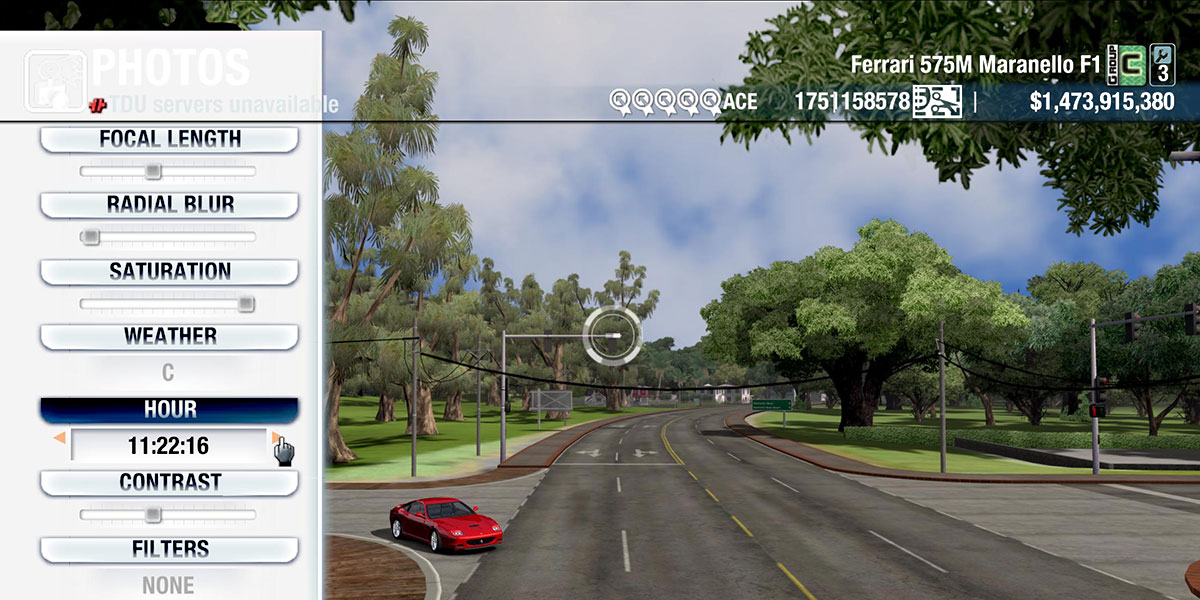Screen dimensions: 1200x600
Task: Choose the Radial Blur option
Action: [169, 205]
